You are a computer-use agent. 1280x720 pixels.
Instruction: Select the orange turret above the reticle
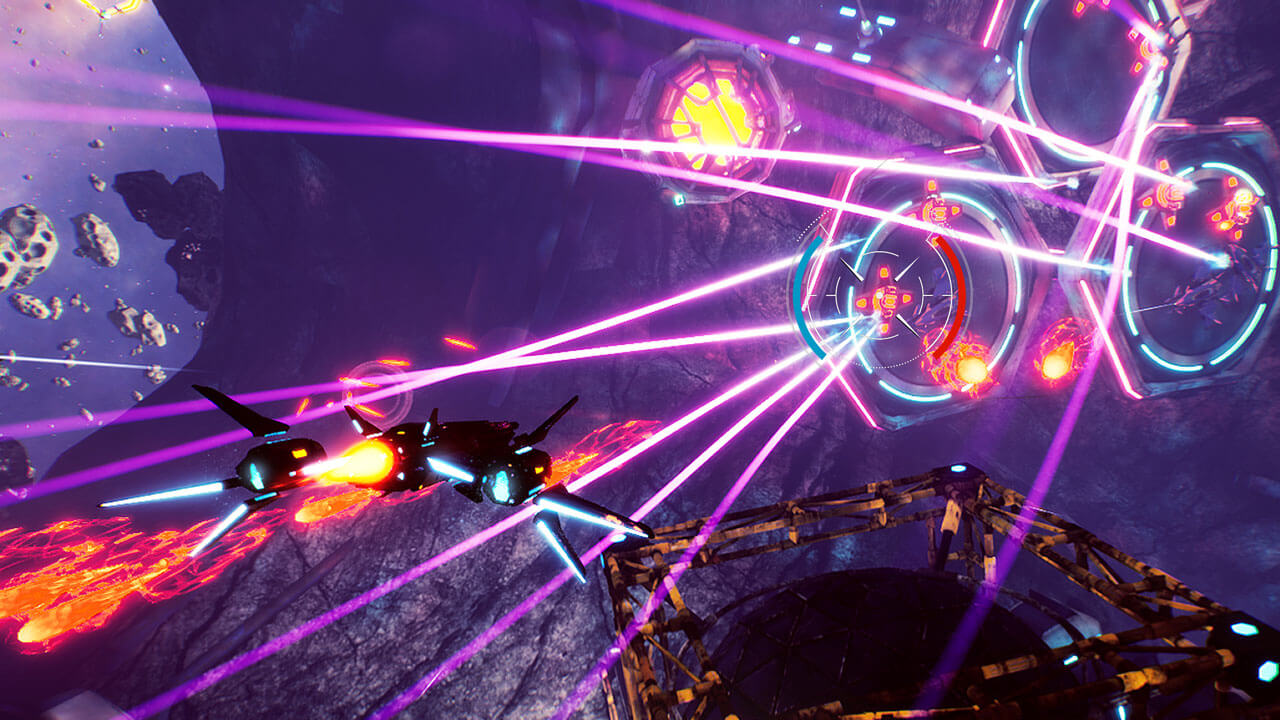pyautogui.click(x=936, y=212)
